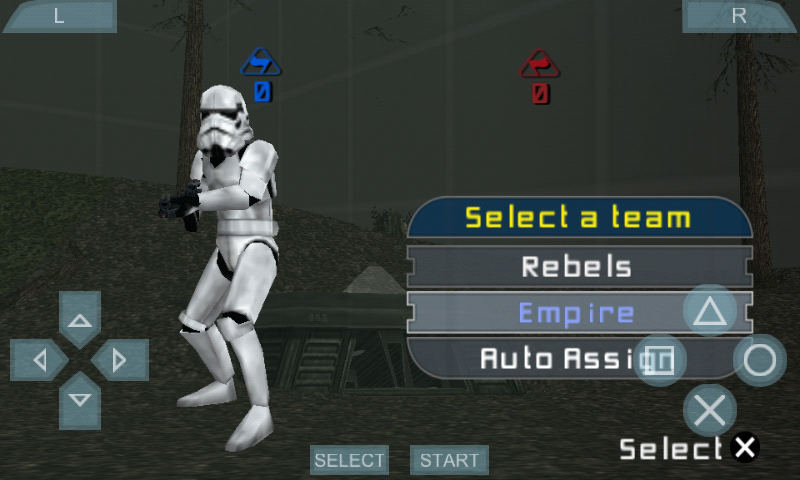Click the emulator START button
This screenshot has height=480, width=800.
point(449,460)
